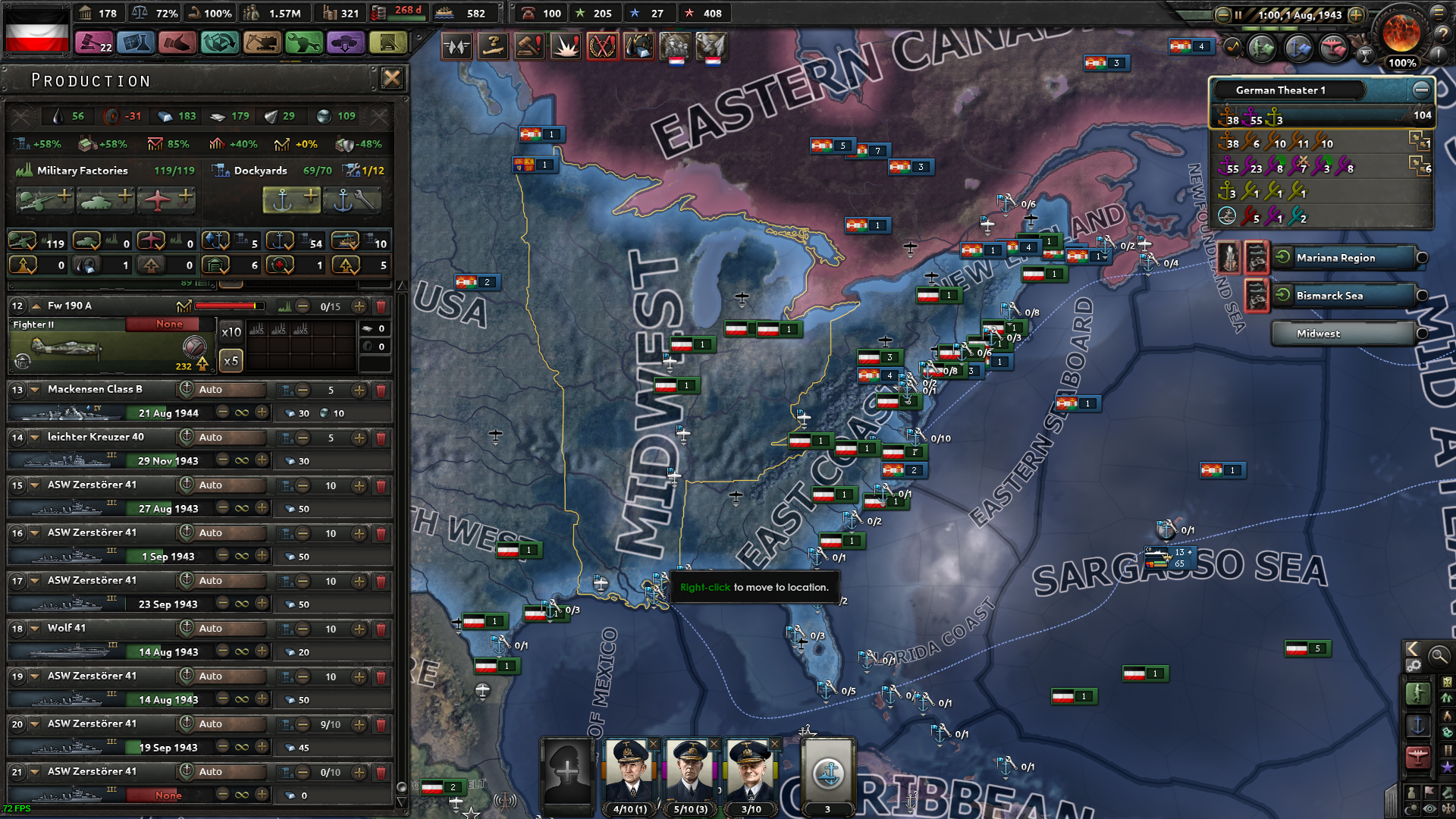
Task: Click the add military factory anchor-plus button
Action: pos(292,200)
